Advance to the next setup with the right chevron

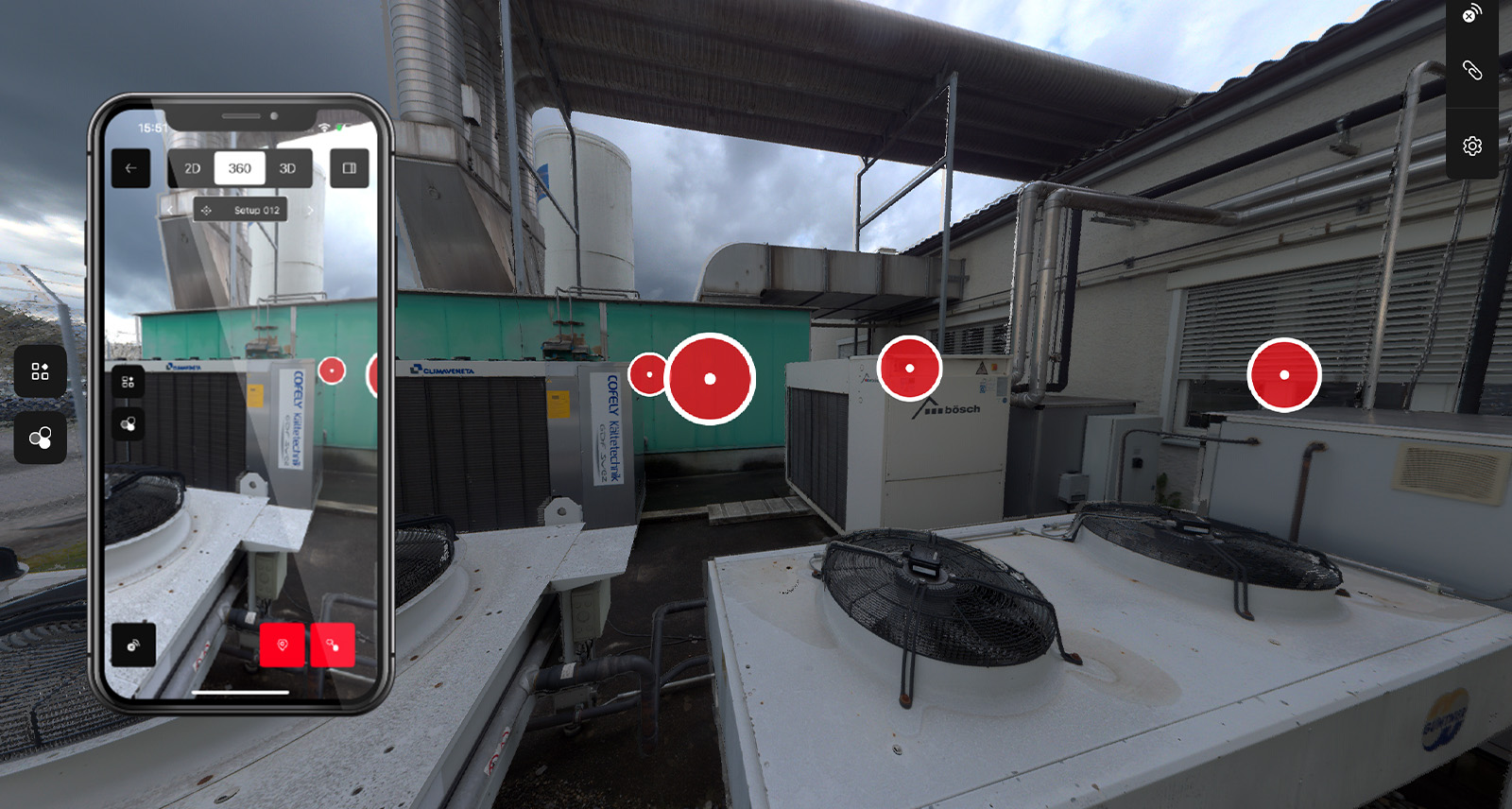(312, 210)
